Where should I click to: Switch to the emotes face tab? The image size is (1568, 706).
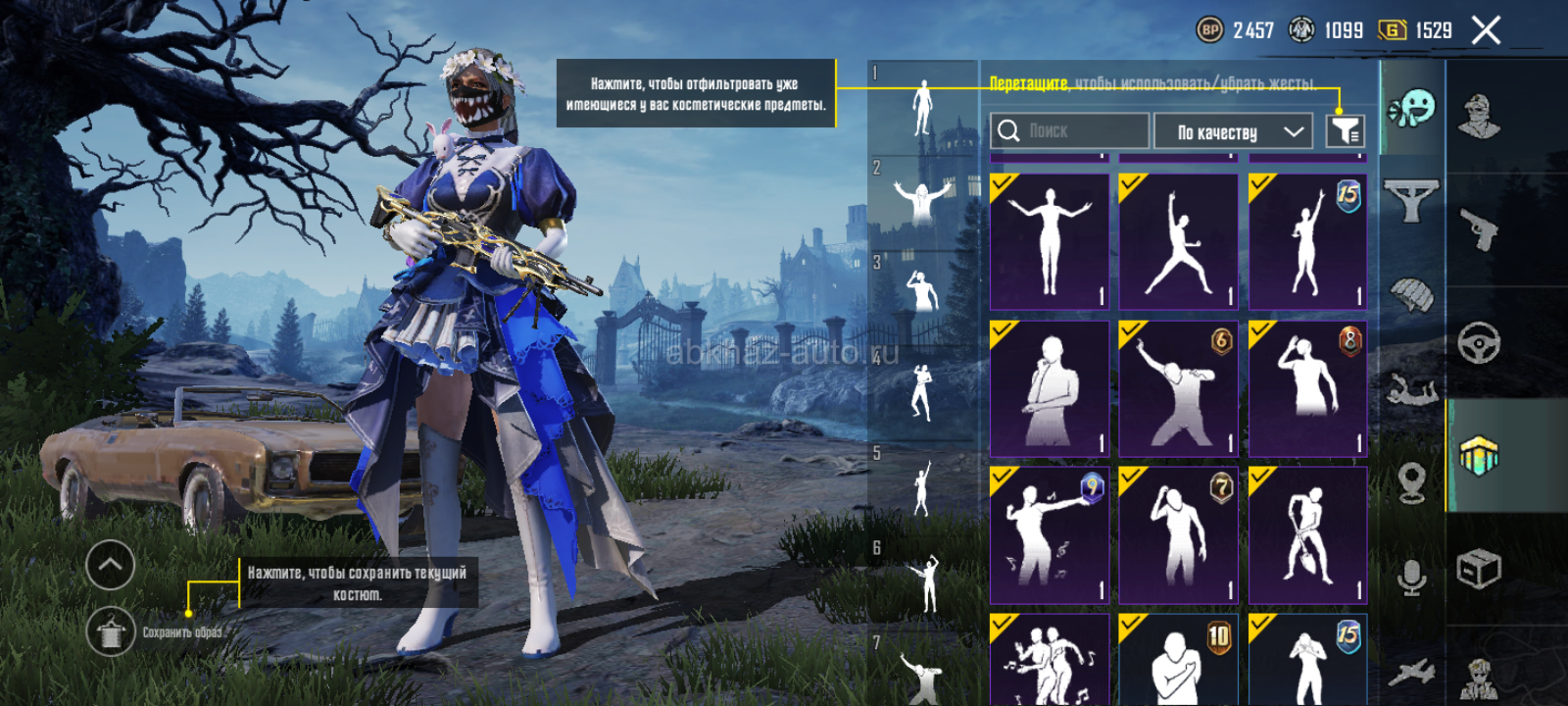pyautogui.click(x=1412, y=108)
